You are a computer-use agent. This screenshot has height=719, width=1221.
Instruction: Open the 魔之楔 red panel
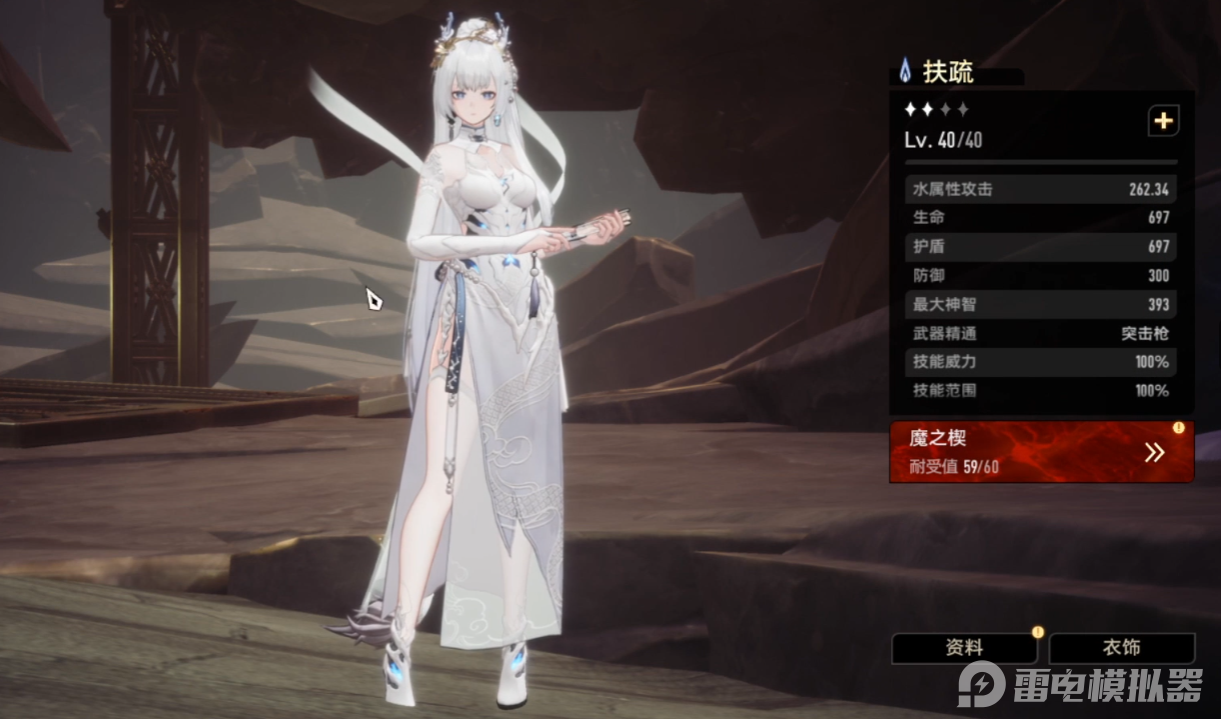[1041, 451]
